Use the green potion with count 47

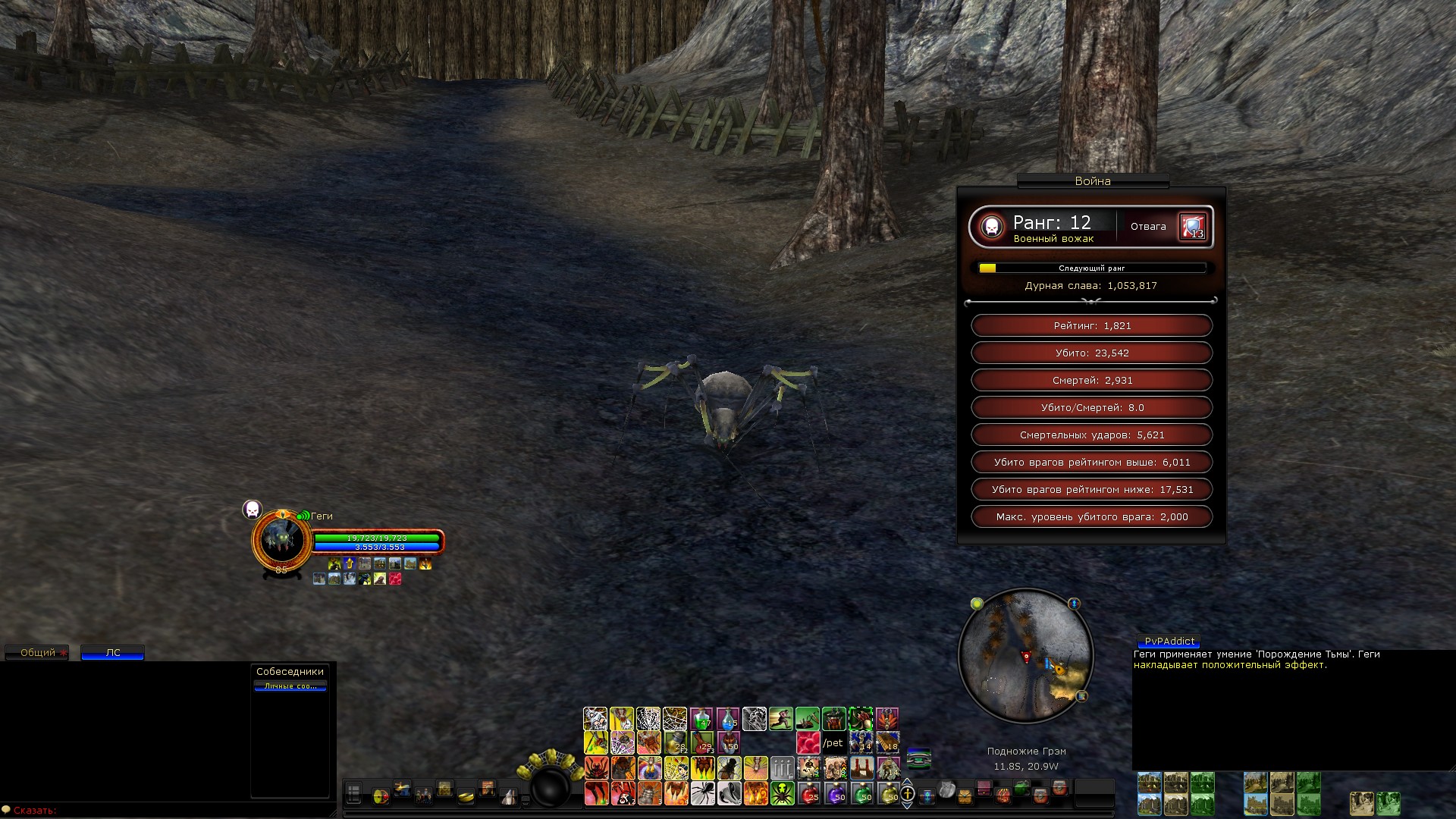tap(701, 719)
